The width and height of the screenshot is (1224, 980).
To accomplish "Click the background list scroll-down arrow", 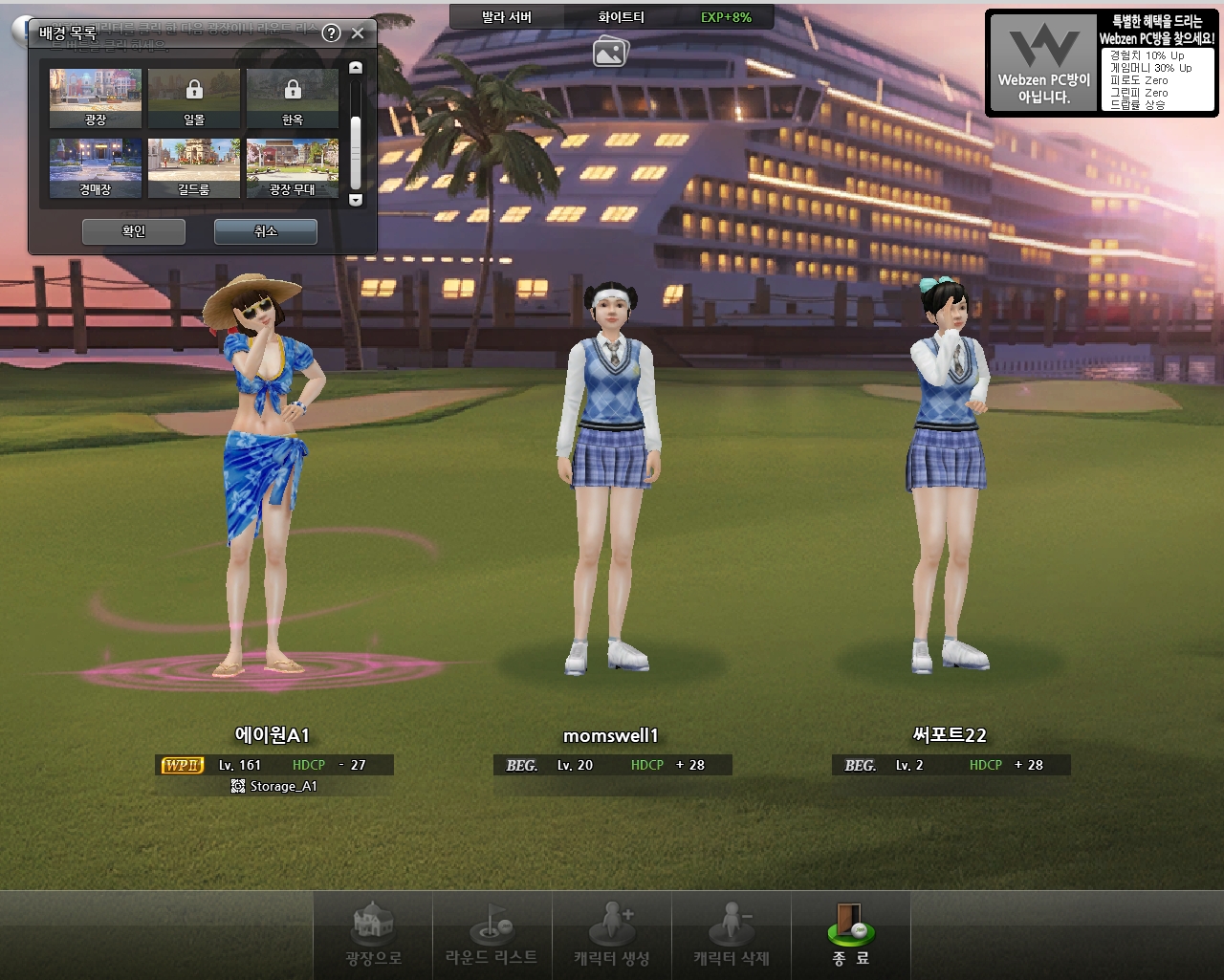I will click(x=356, y=200).
